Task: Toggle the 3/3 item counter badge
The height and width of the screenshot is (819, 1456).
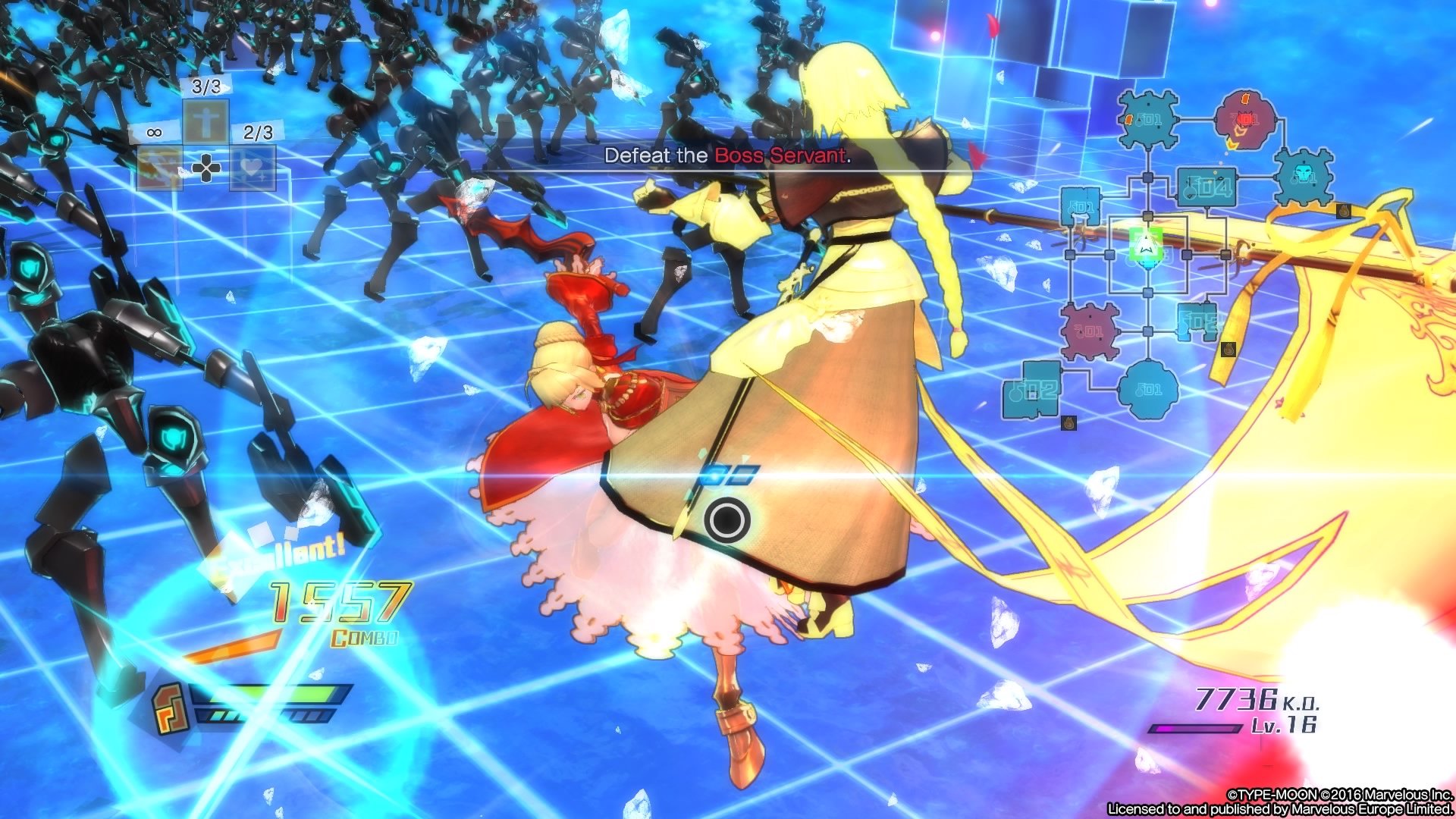Action: (x=206, y=86)
